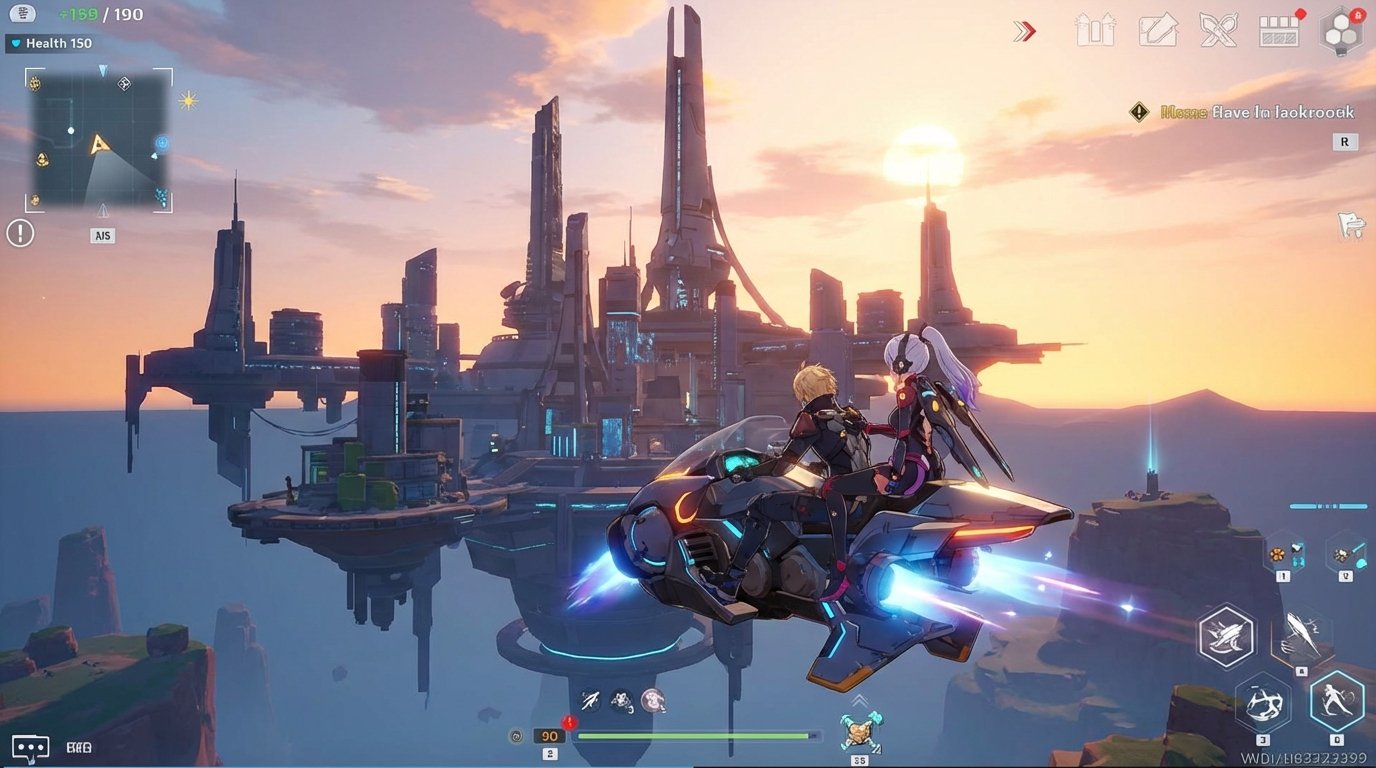Activate the energy ball skill bound to 3
The image size is (1376, 768).
click(x=1263, y=703)
